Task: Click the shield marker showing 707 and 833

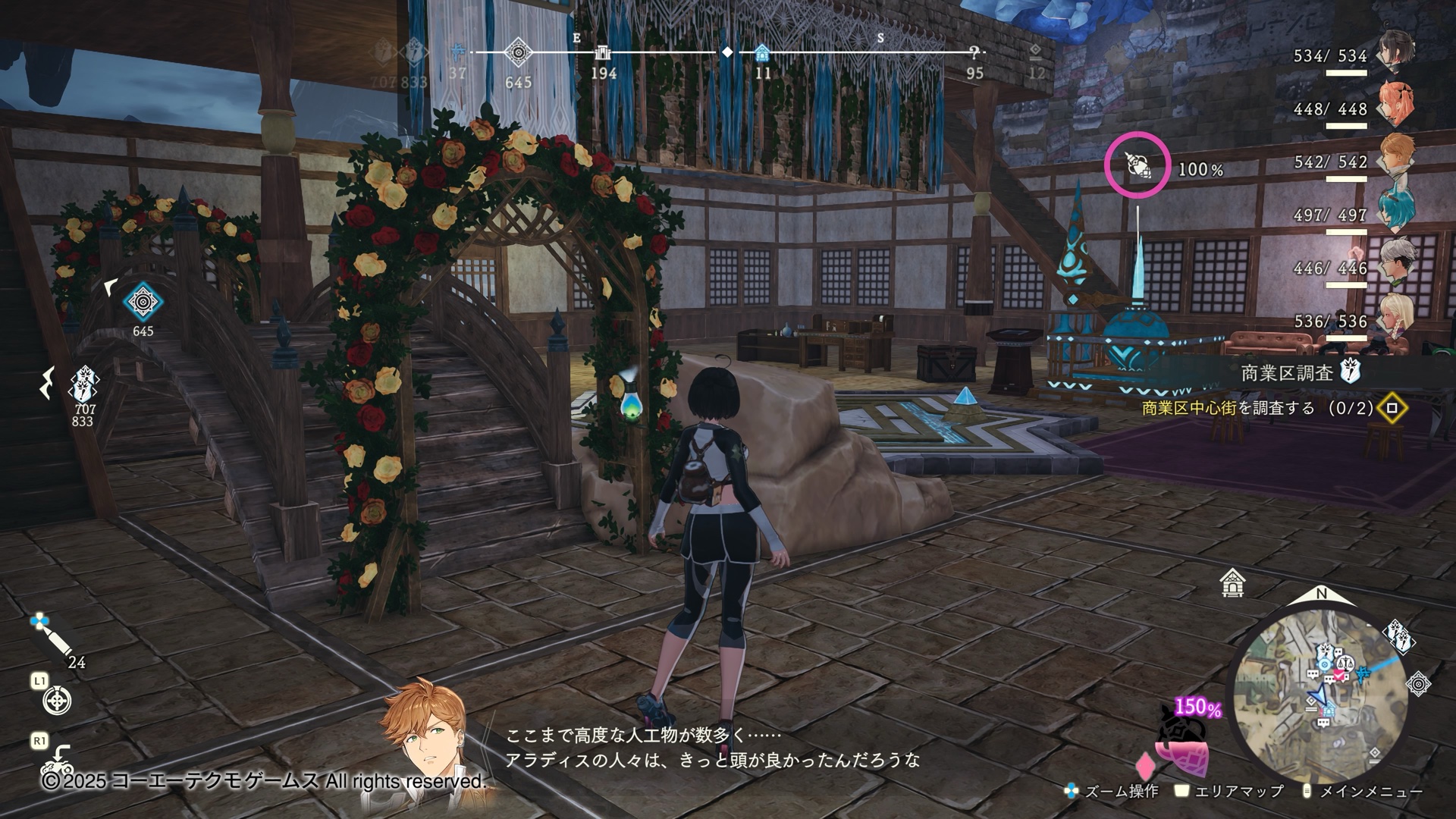Action: coord(82,384)
